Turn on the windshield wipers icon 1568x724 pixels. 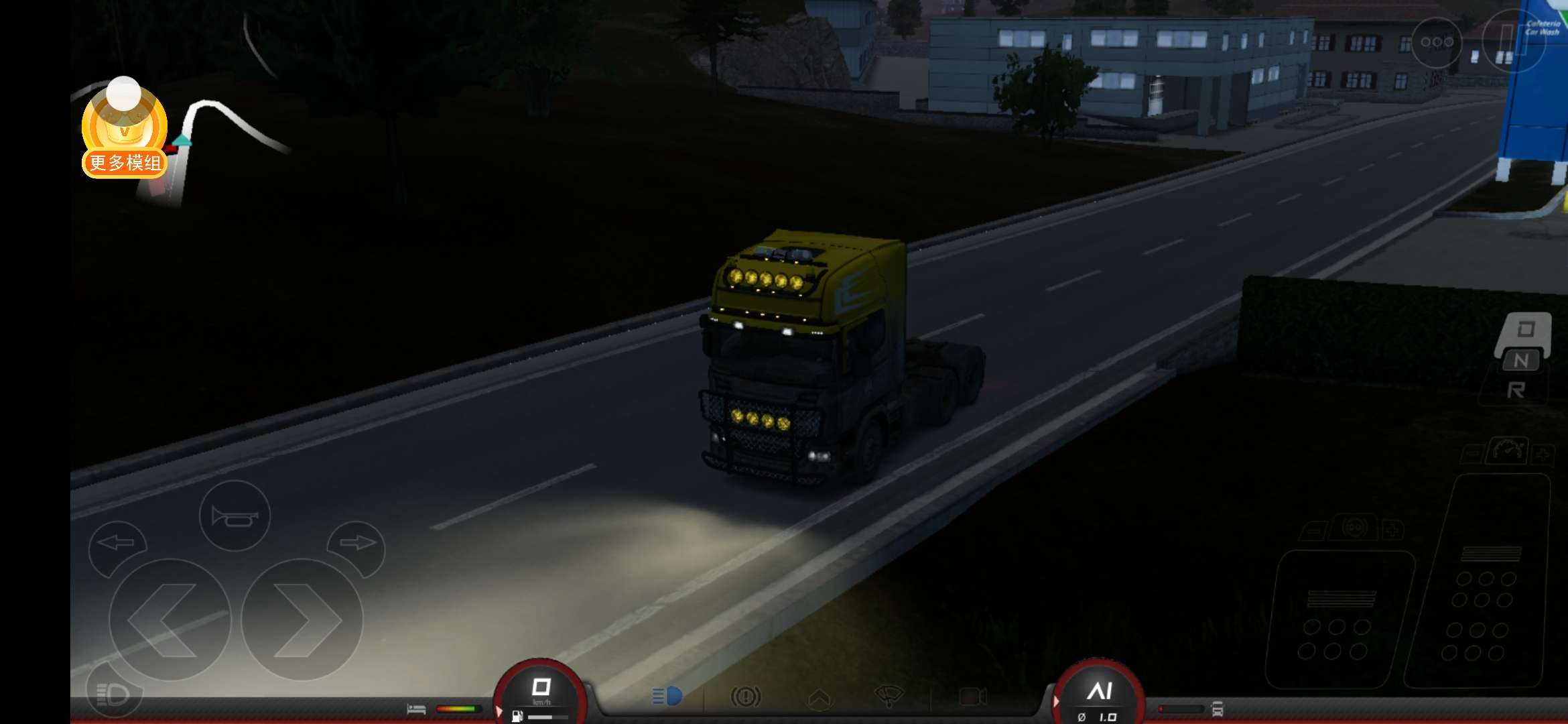click(889, 697)
